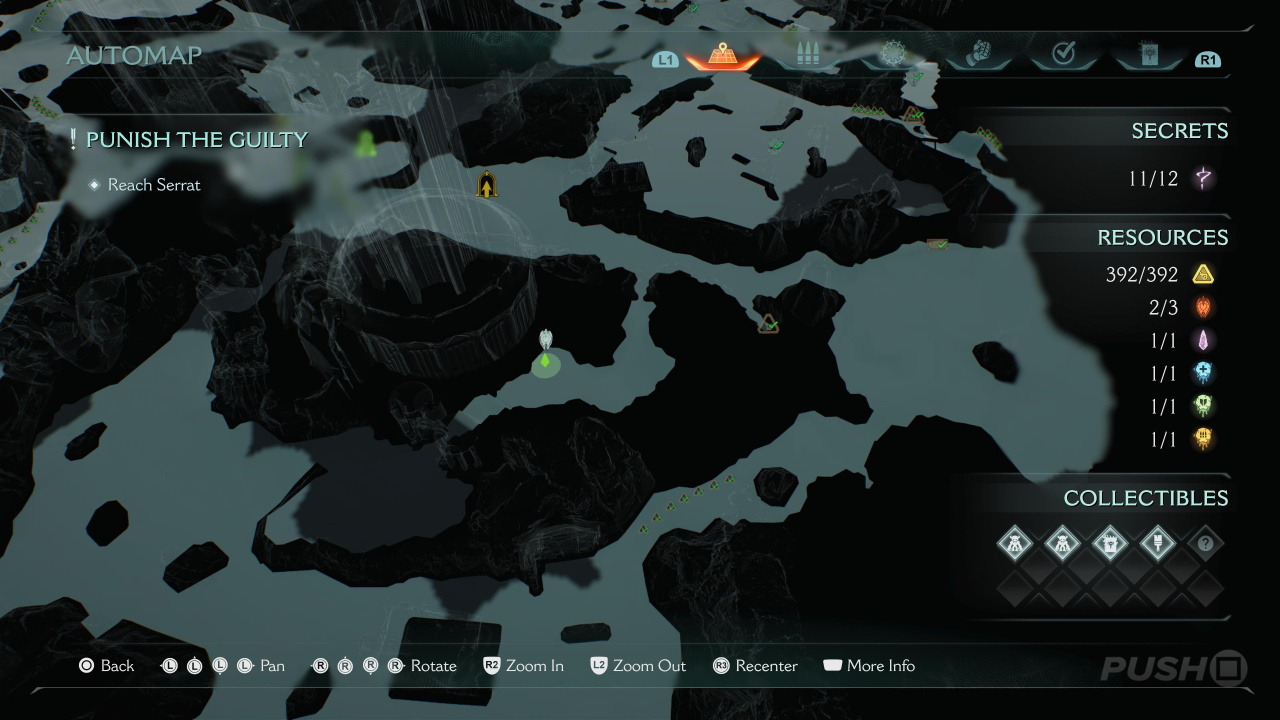This screenshot has width=1280, height=720.
Task: Select the undiscovered question mark collectible
Action: [1205, 544]
